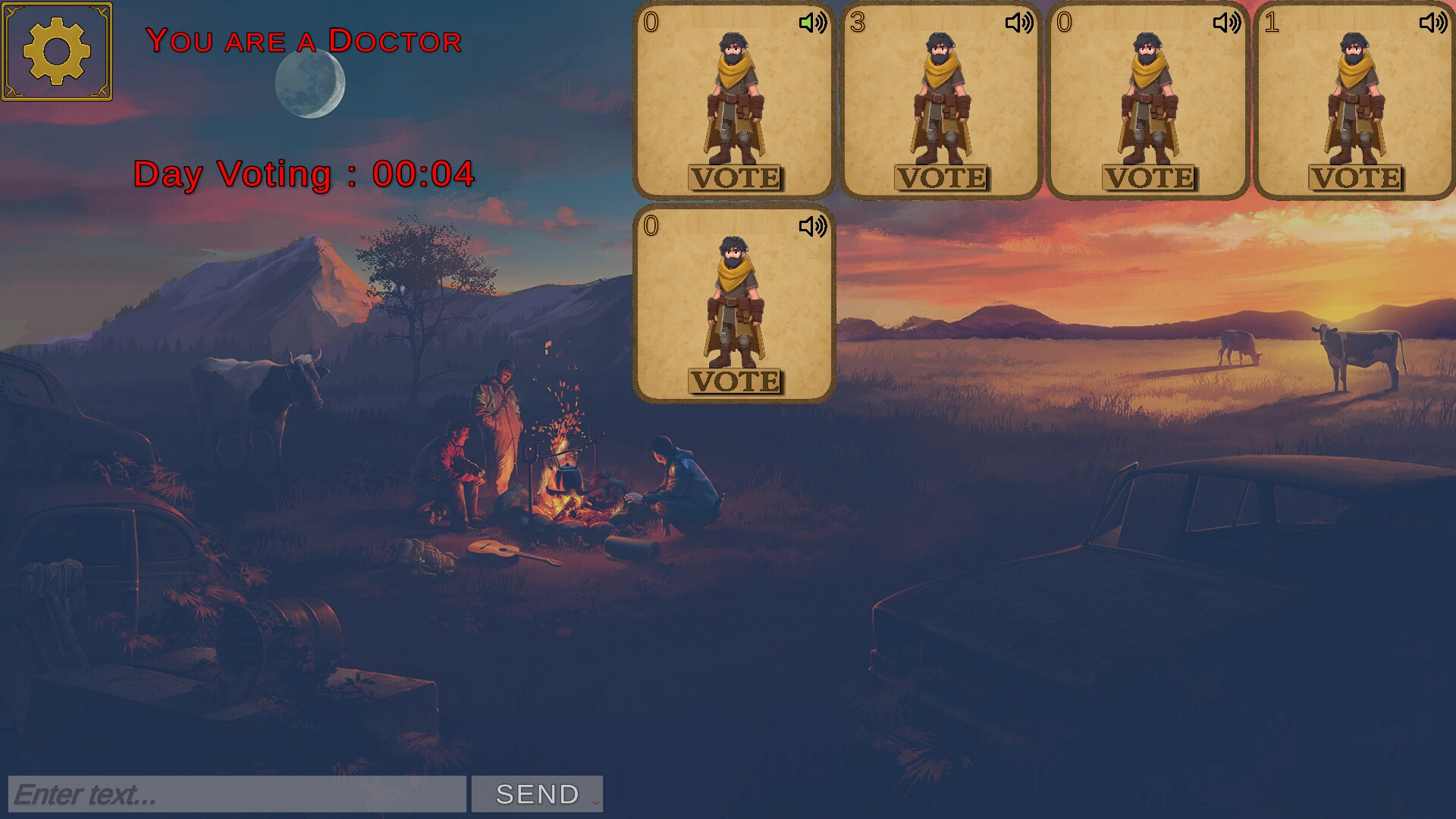Image resolution: width=1456 pixels, height=819 pixels.
Task: Click the SEND button
Action: 535,793
